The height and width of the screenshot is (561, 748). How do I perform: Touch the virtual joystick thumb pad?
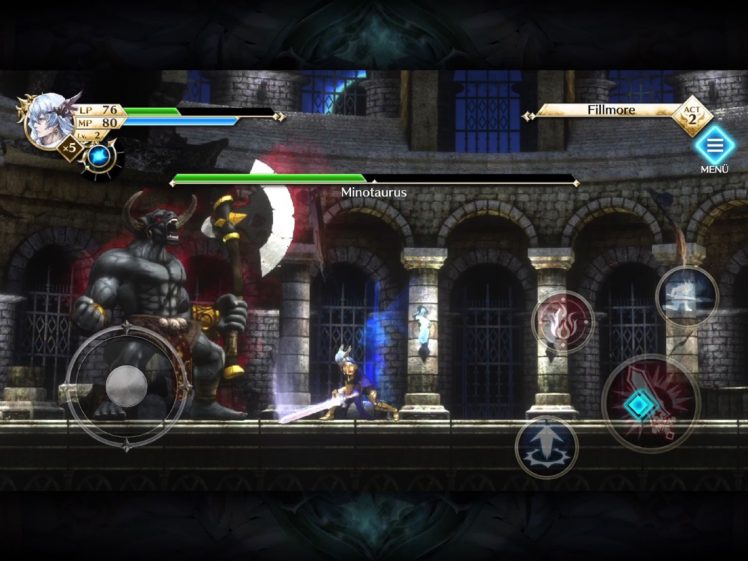127,386
